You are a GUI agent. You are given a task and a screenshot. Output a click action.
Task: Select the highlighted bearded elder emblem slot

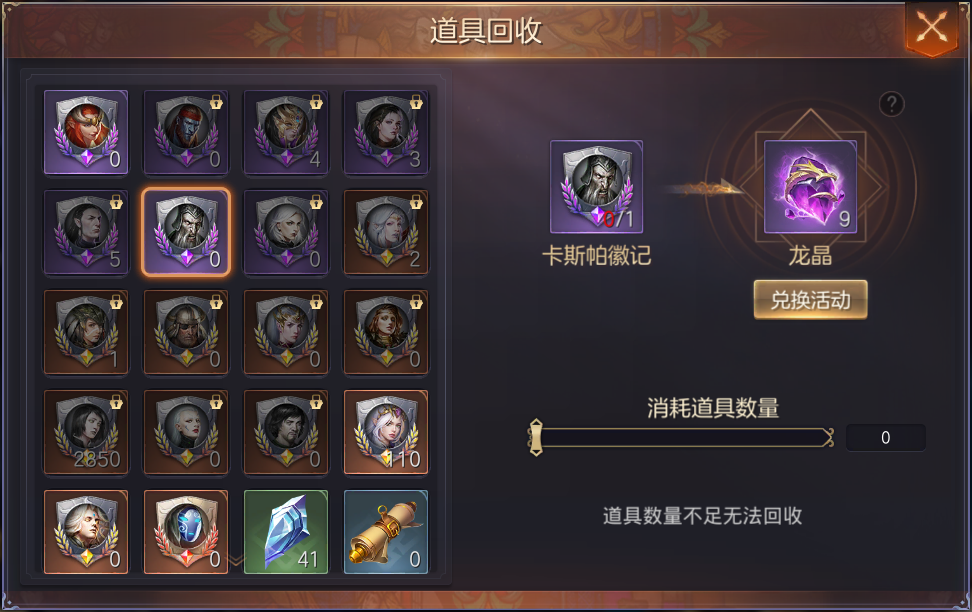pos(186,232)
